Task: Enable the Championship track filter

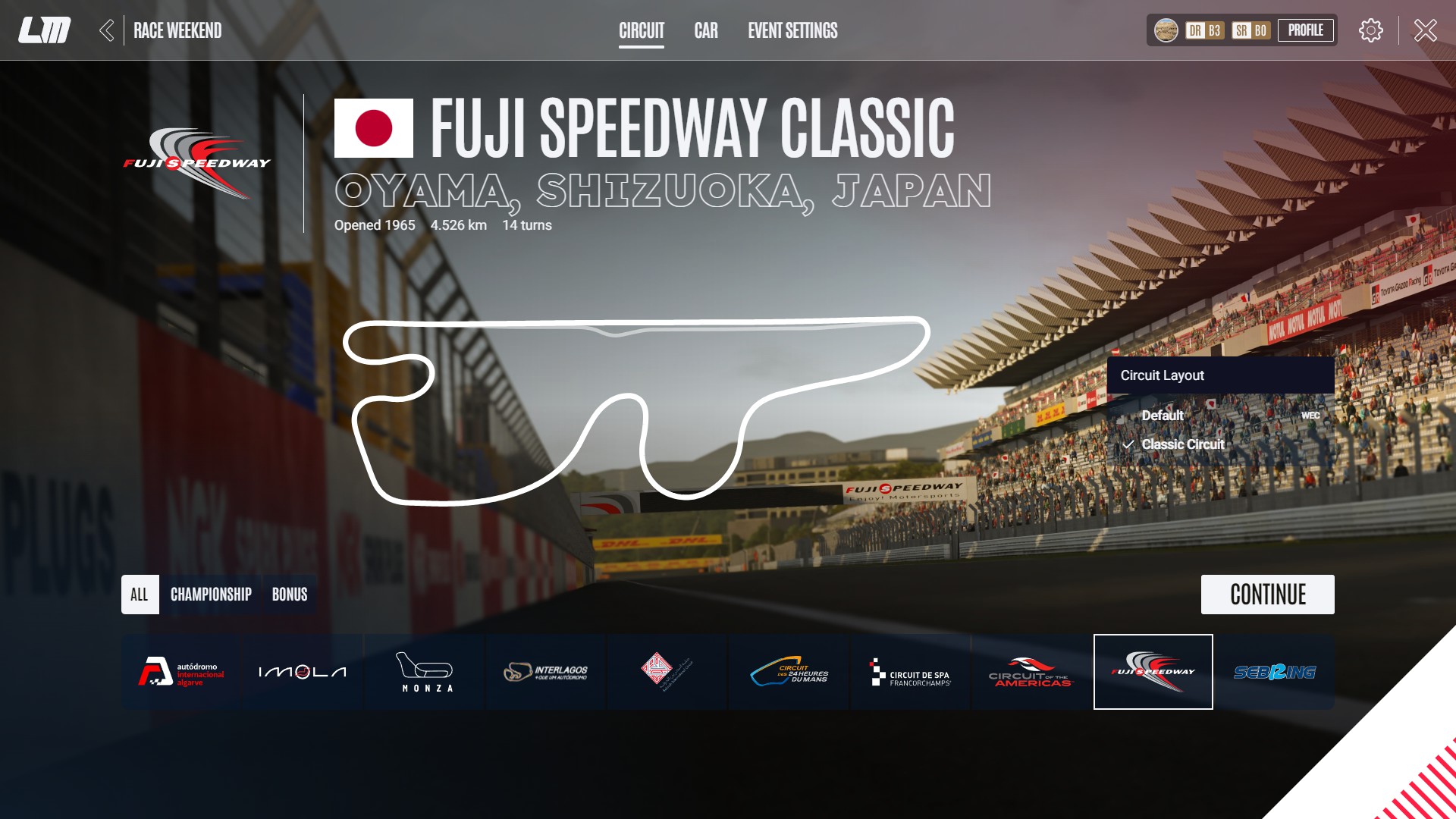Action: point(212,595)
